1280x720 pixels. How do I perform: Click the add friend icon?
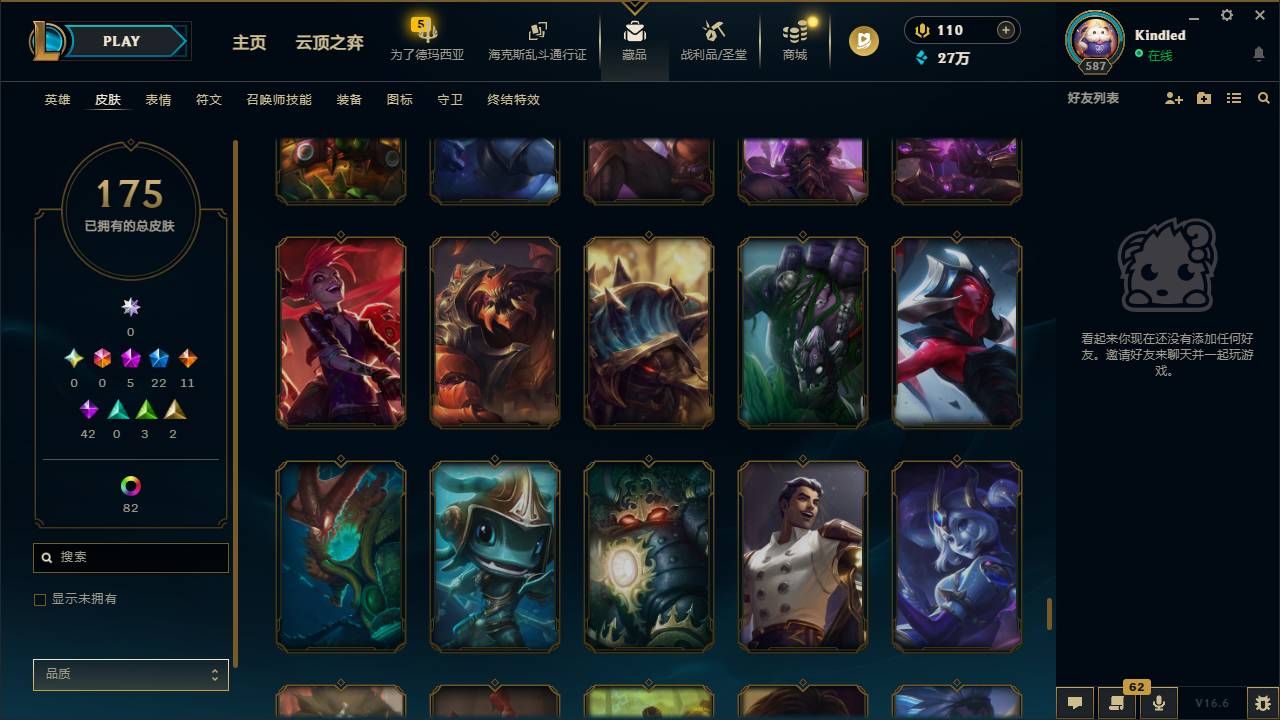pyautogui.click(x=1172, y=98)
